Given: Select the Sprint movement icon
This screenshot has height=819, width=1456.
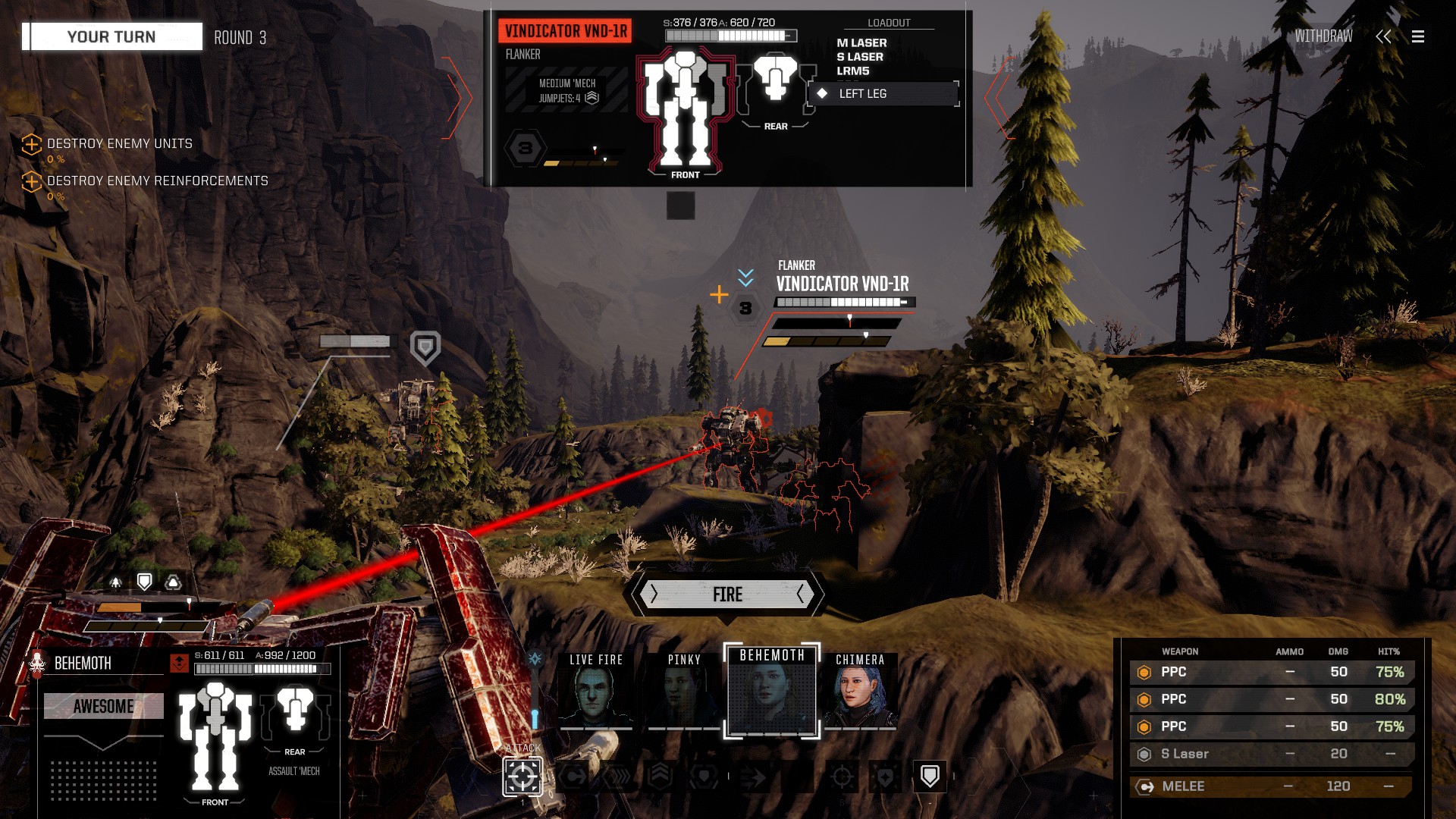Looking at the screenshot, I should point(617,776).
